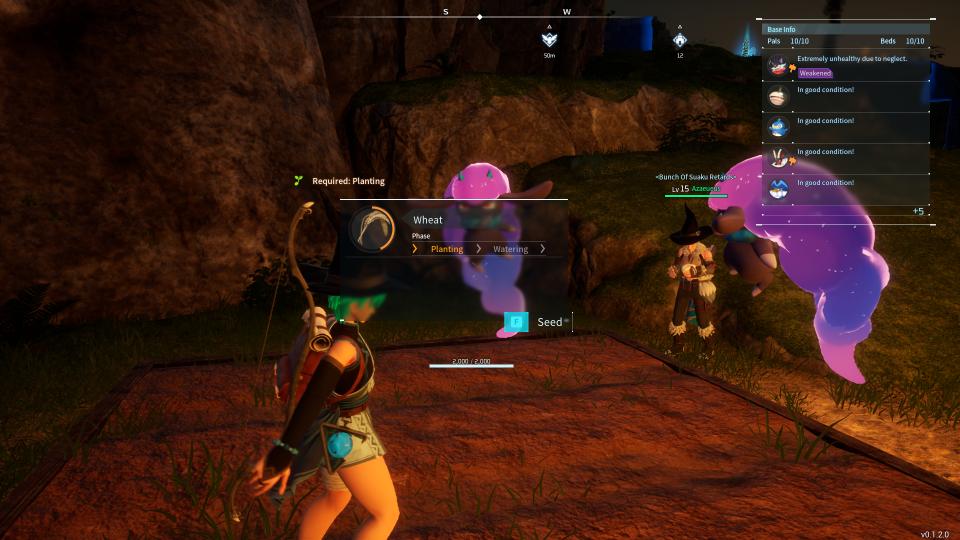Click the purple Weakened status tag
Image resolution: width=960 pixels, height=540 pixels.
815,73
